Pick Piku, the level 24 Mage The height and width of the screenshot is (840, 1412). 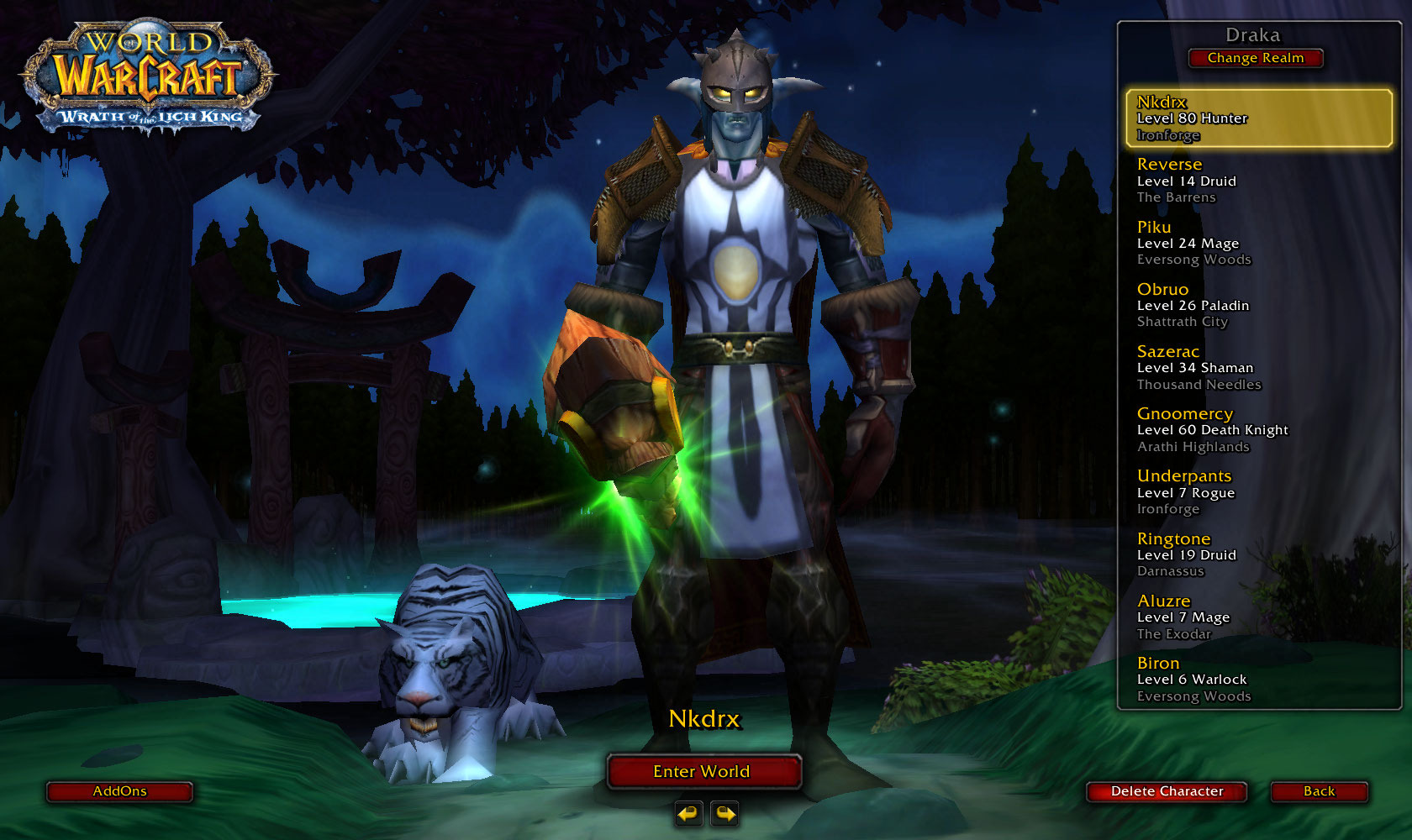click(x=1258, y=243)
